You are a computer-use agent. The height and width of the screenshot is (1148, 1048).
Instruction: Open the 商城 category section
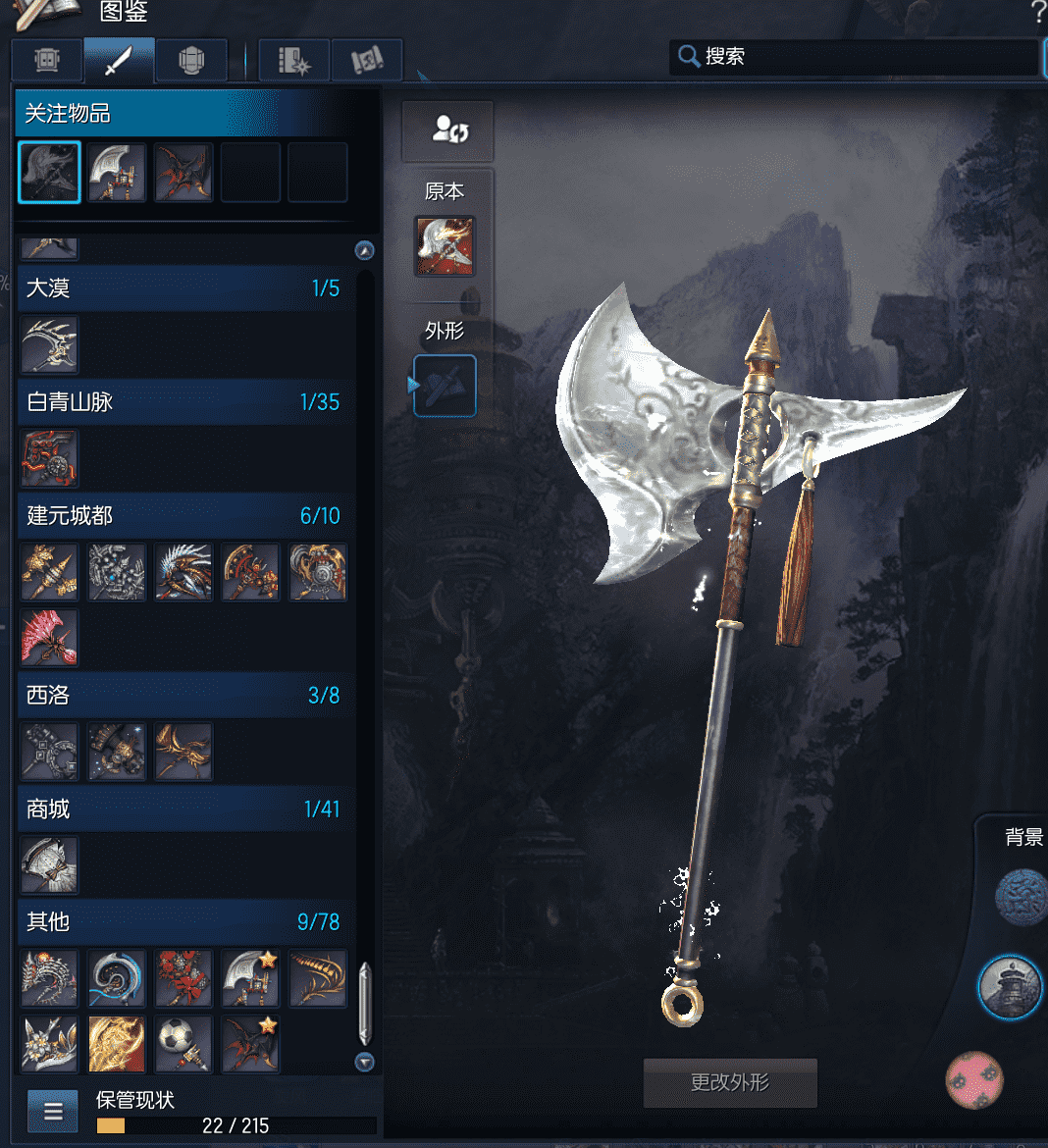point(183,809)
